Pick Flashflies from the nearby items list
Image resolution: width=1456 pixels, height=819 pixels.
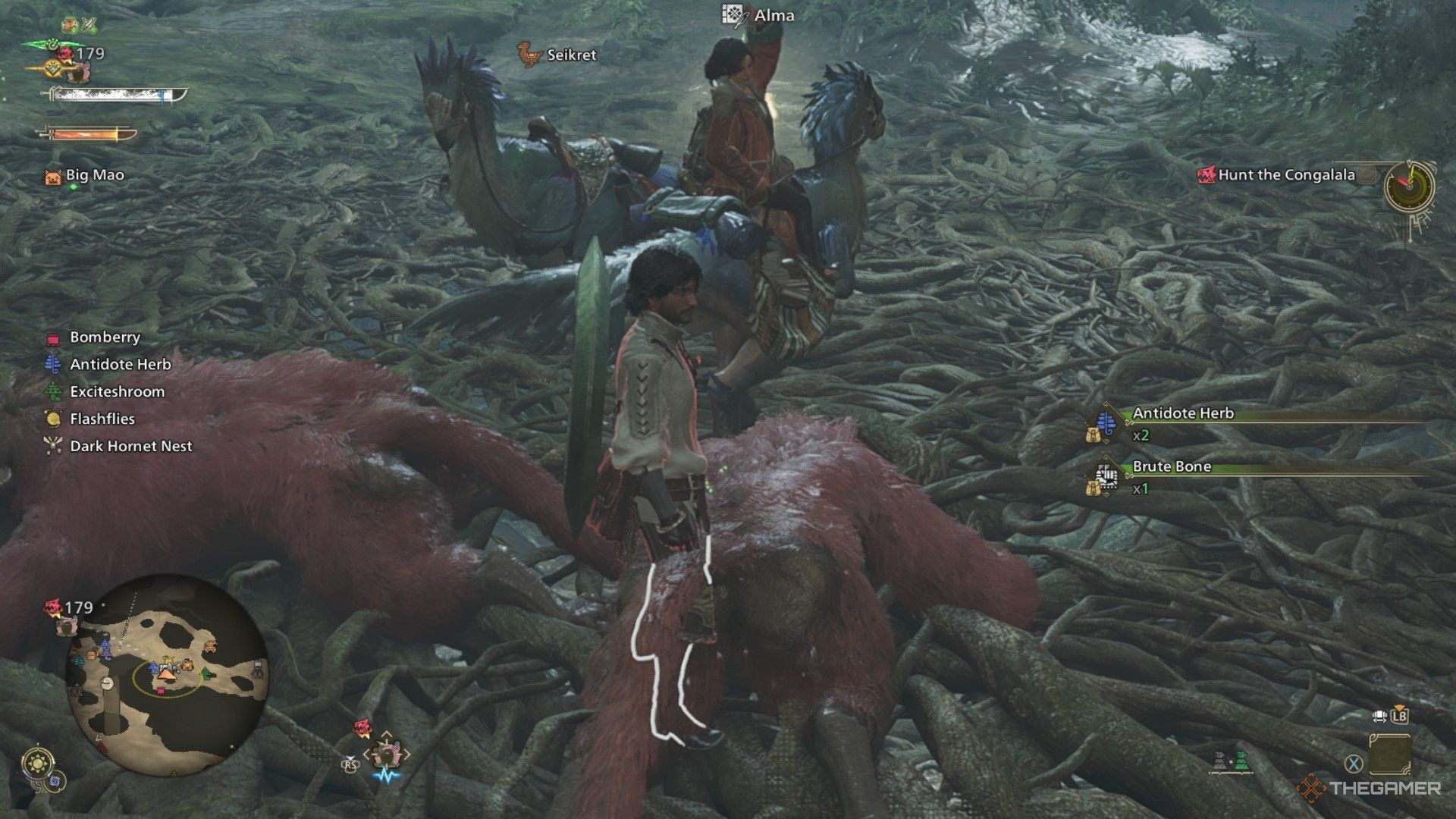pos(102,419)
